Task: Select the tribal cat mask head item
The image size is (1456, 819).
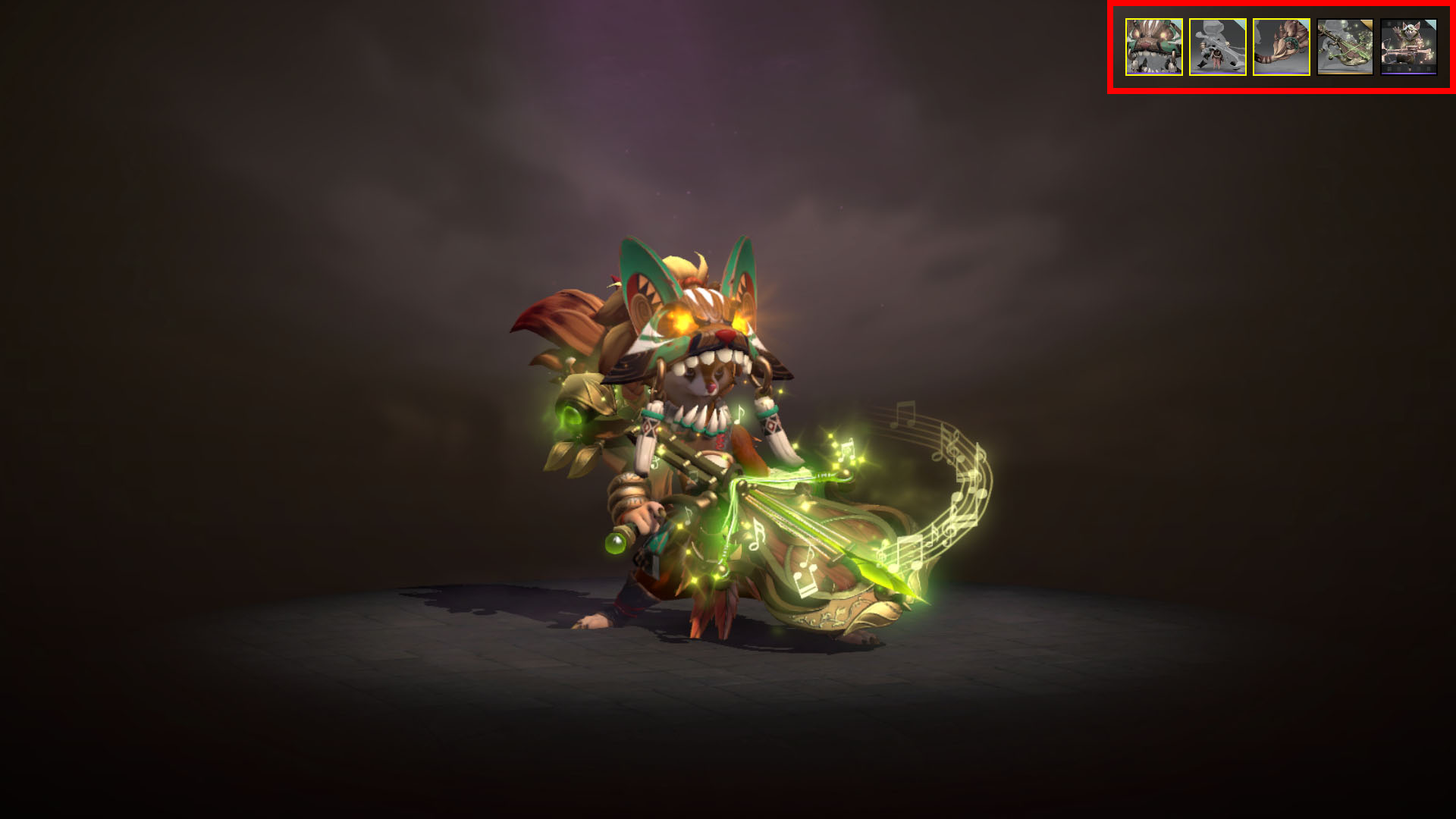Action: click(1153, 47)
